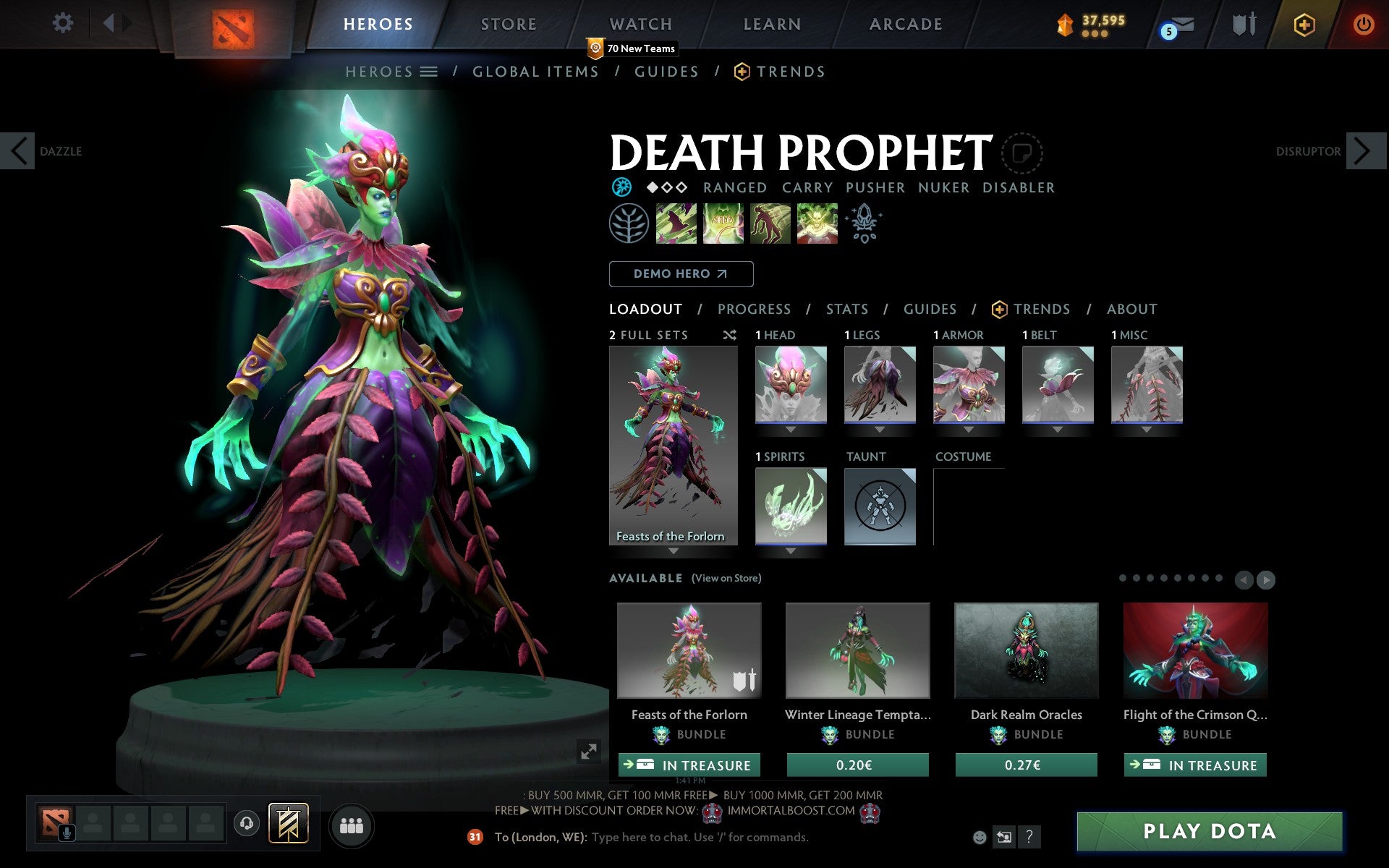Open Global Items page
1389x868 pixels.
(535, 72)
